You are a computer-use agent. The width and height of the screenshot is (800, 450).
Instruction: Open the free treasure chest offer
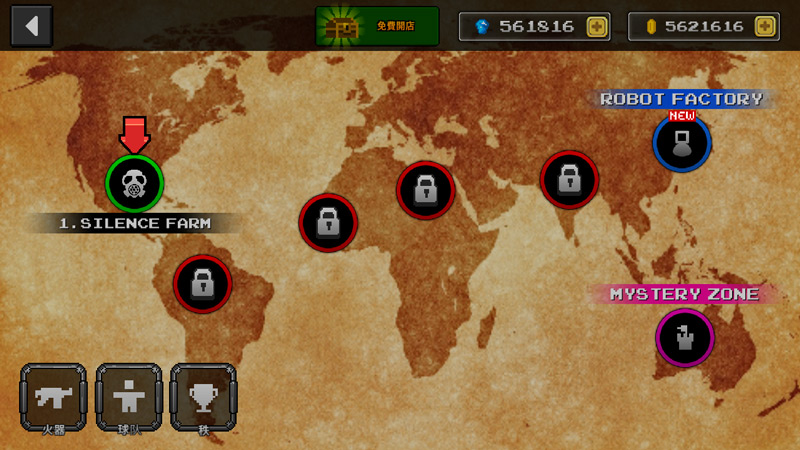(377, 26)
